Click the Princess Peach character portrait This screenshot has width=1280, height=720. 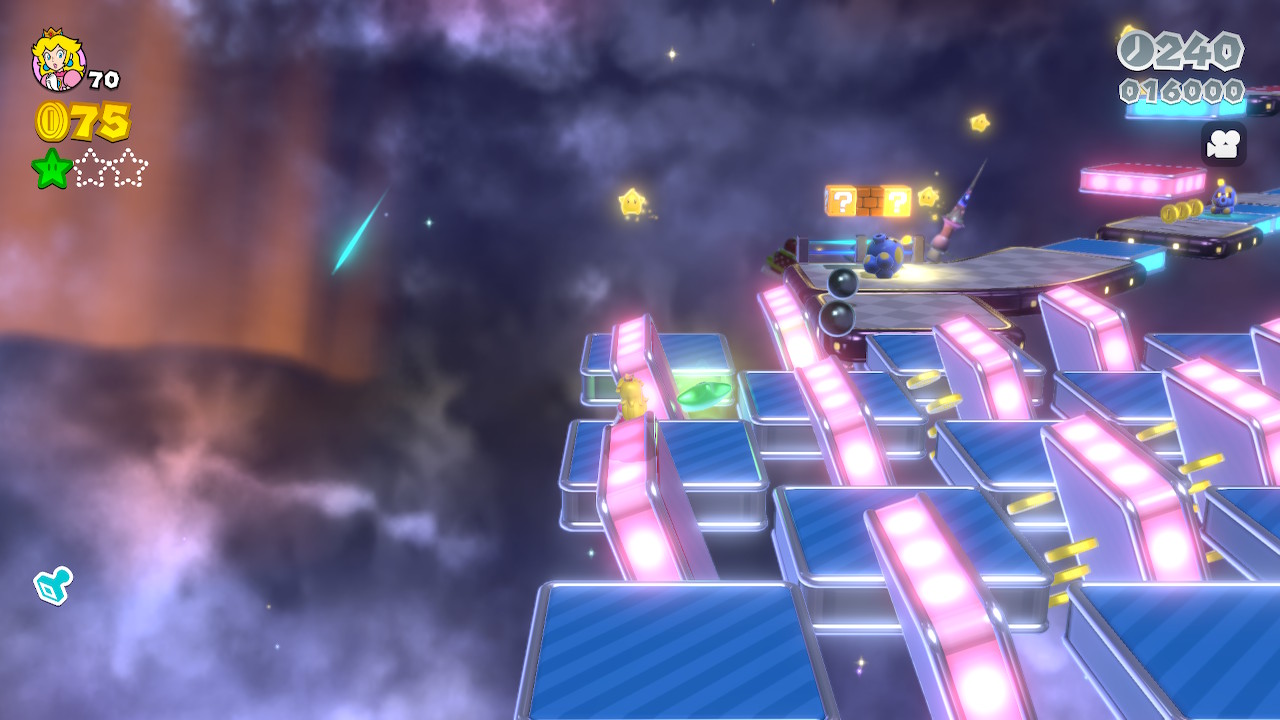click(58, 60)
